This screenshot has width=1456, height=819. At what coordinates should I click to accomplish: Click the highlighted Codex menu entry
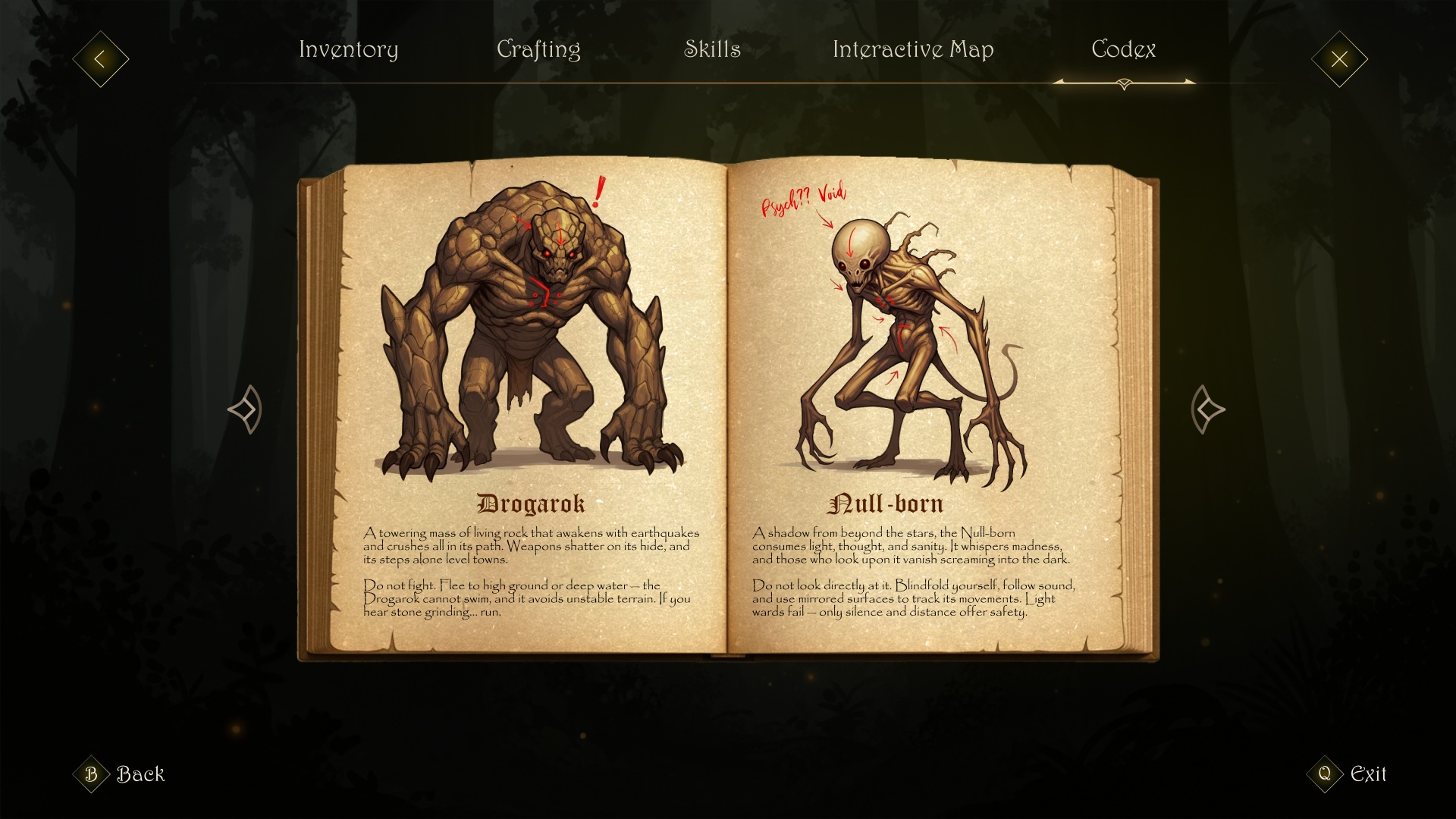click(1123, 50)
